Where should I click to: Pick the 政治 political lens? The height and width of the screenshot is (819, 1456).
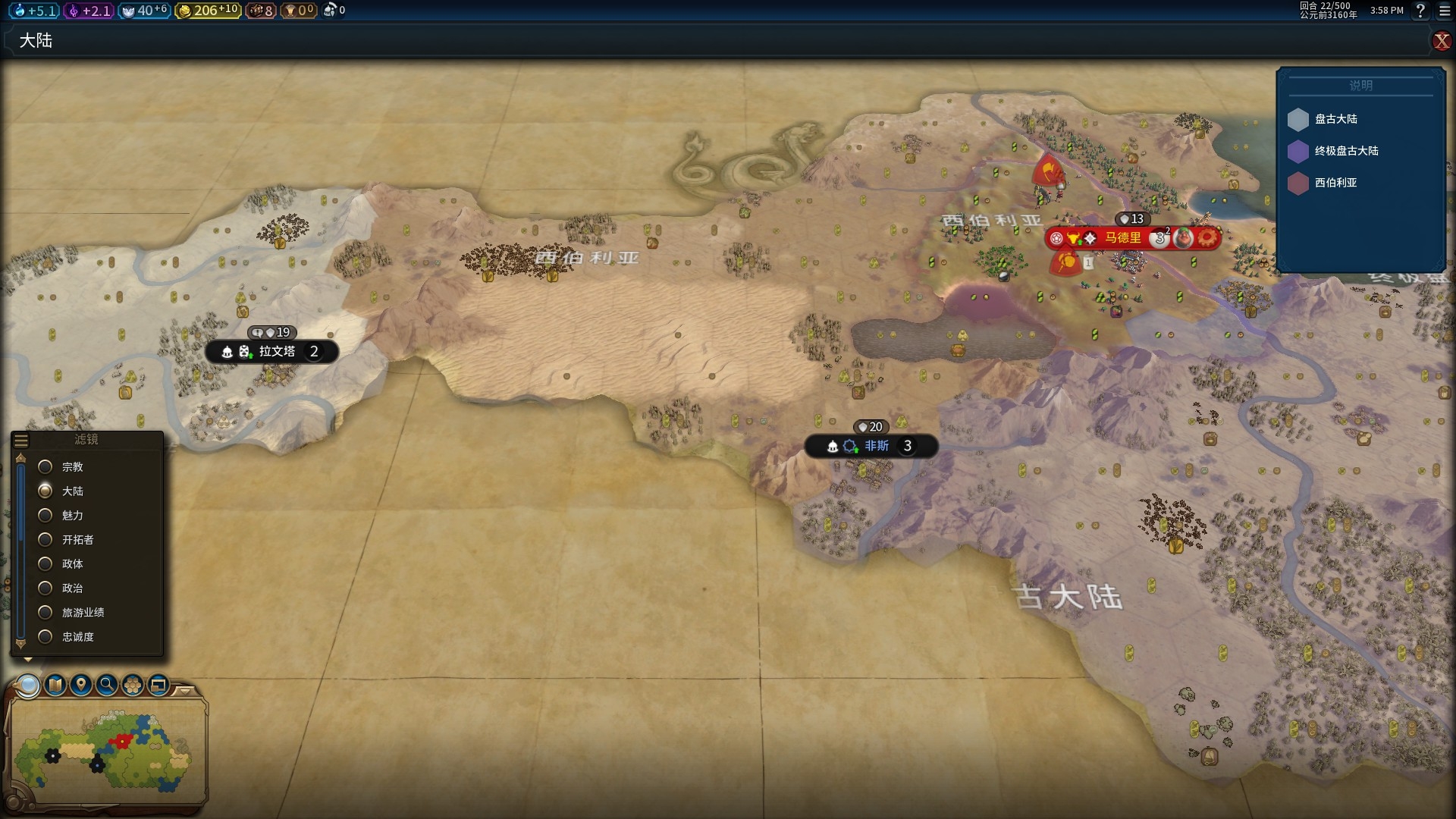tap(45, 588)
